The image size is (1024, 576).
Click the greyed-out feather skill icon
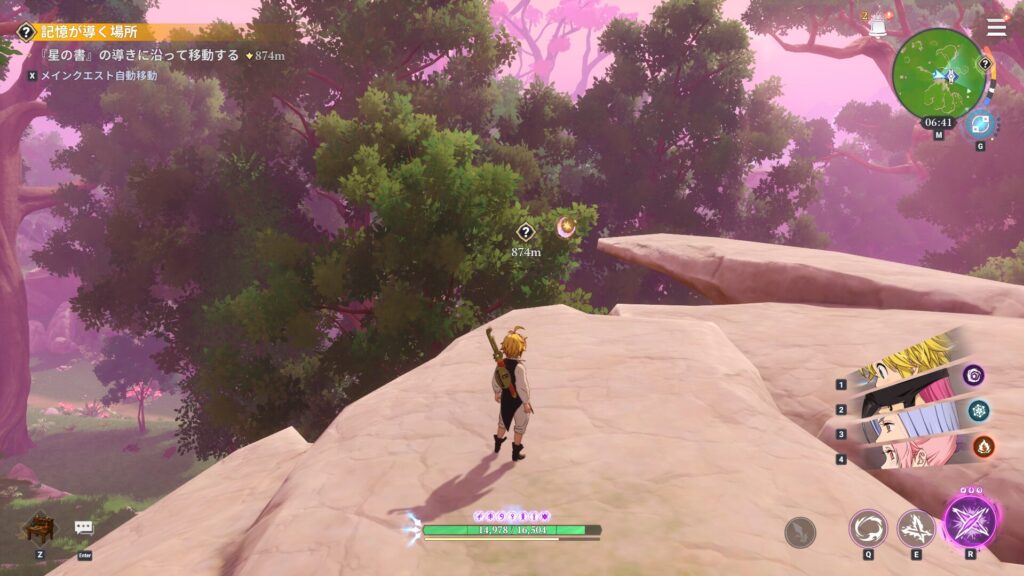pos(800,532)
